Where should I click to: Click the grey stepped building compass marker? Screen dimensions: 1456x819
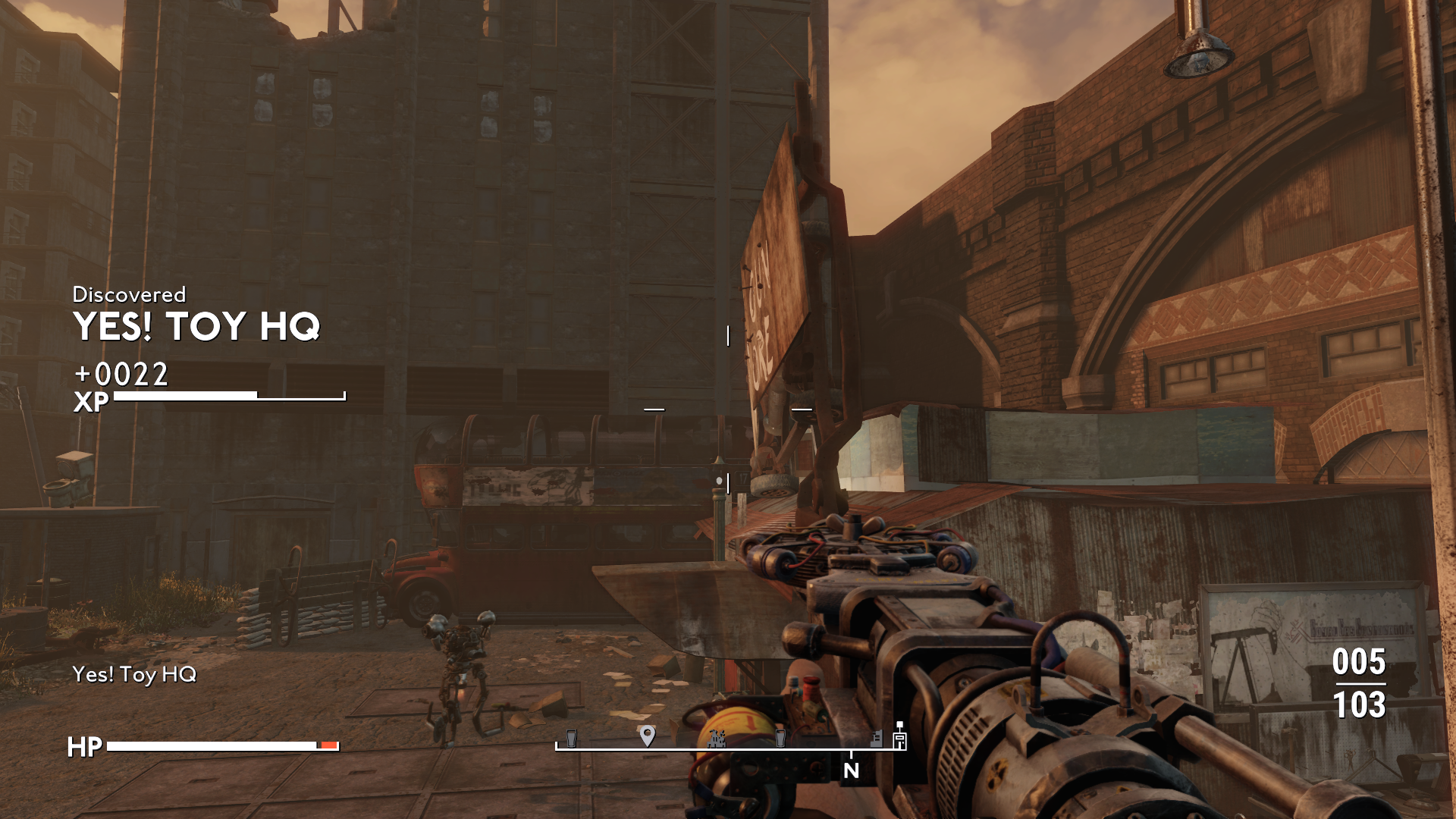(x=876, y=738)
